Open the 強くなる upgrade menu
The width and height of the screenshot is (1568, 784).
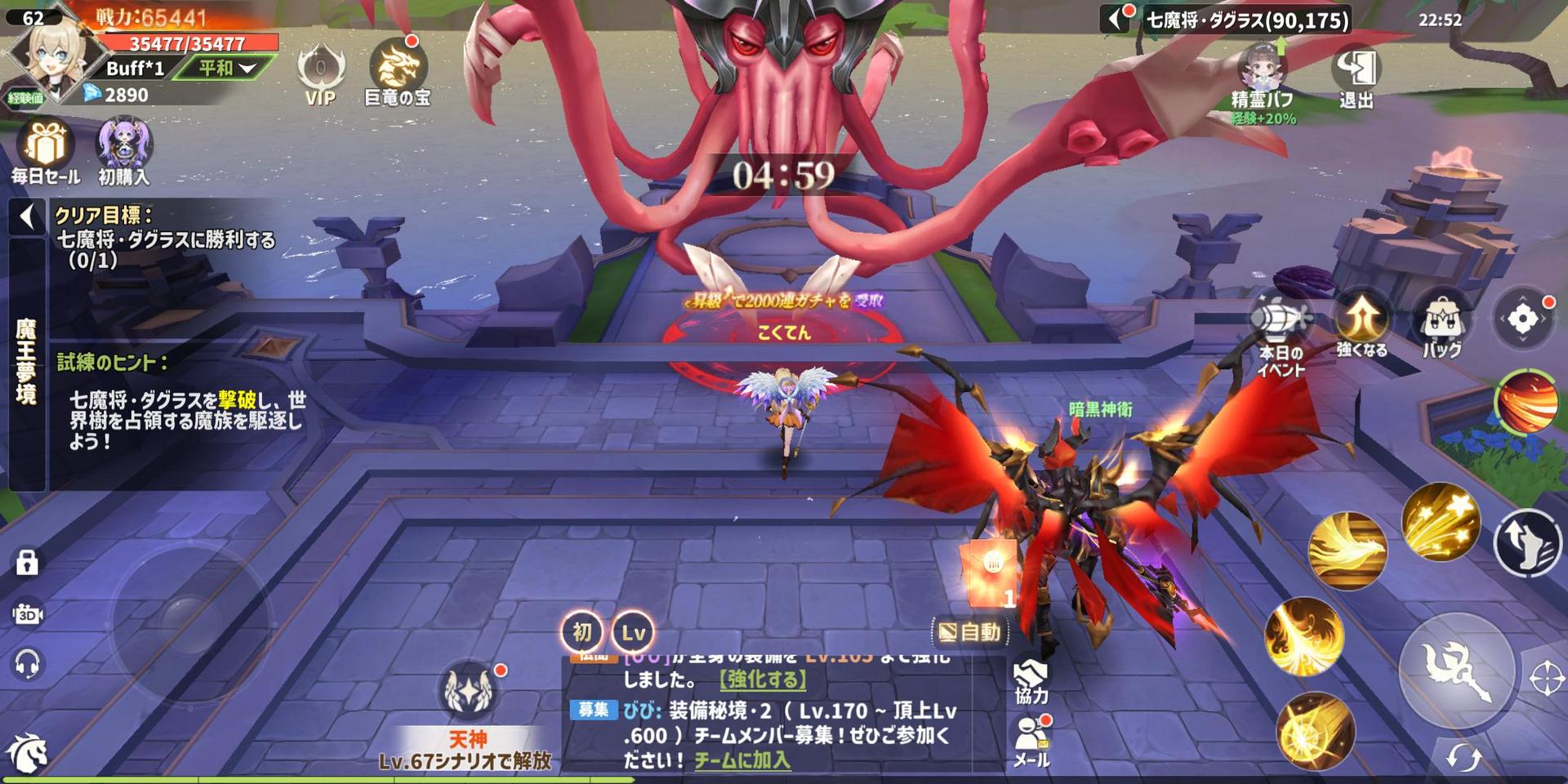(x=1361, y=323)
